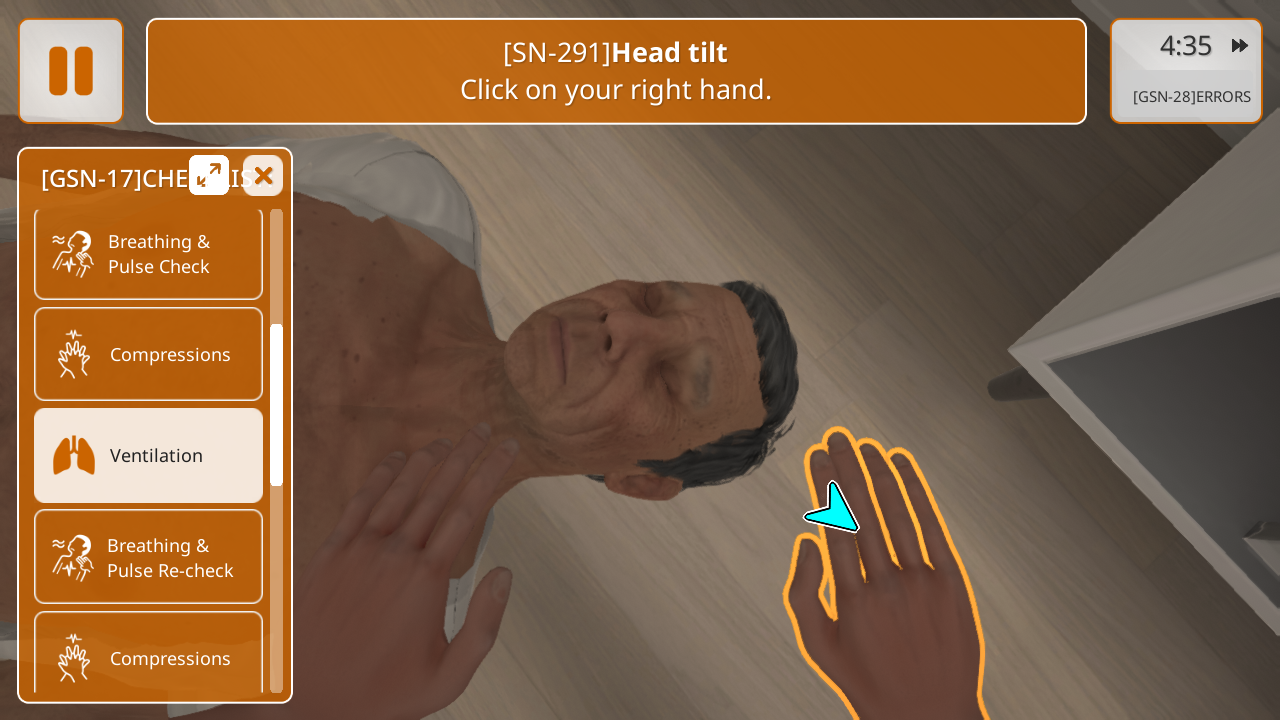This screenshot has width=1280, height=720.
Task: Open the ERRORS list
Action: point(1191,97)
